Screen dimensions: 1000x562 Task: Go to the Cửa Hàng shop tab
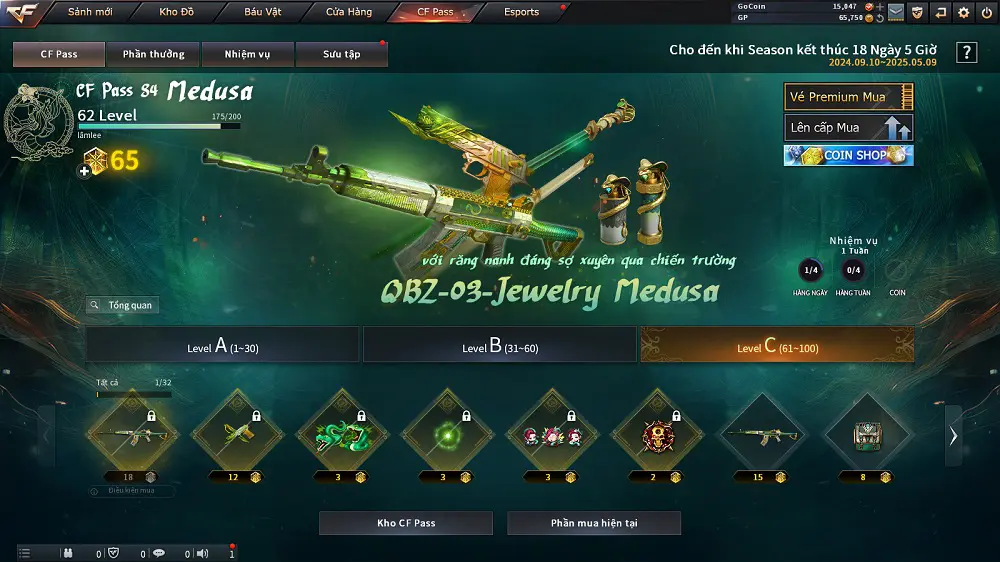(348, 12)
